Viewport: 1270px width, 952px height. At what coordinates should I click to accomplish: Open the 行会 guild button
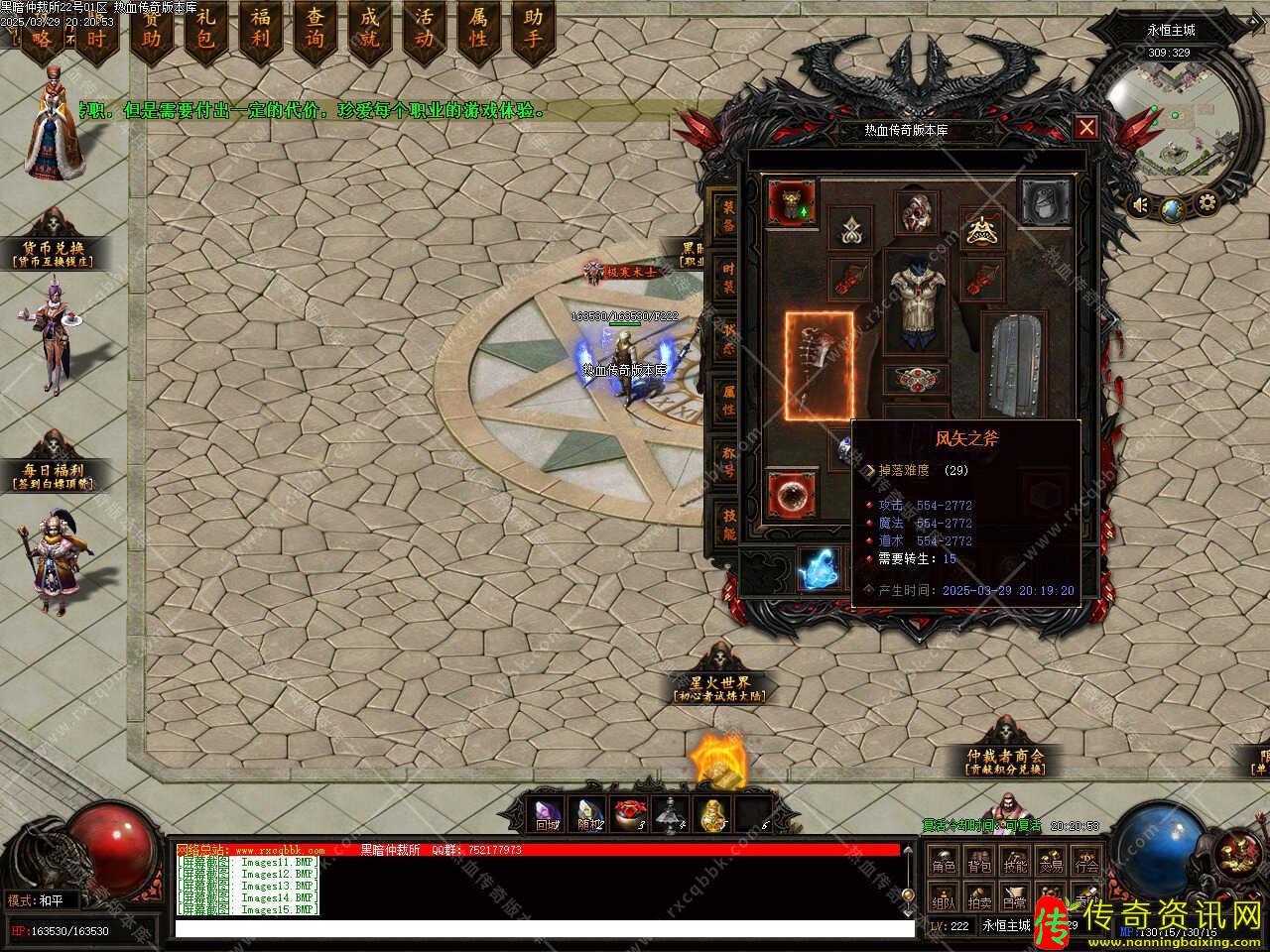pos(1086,865)
